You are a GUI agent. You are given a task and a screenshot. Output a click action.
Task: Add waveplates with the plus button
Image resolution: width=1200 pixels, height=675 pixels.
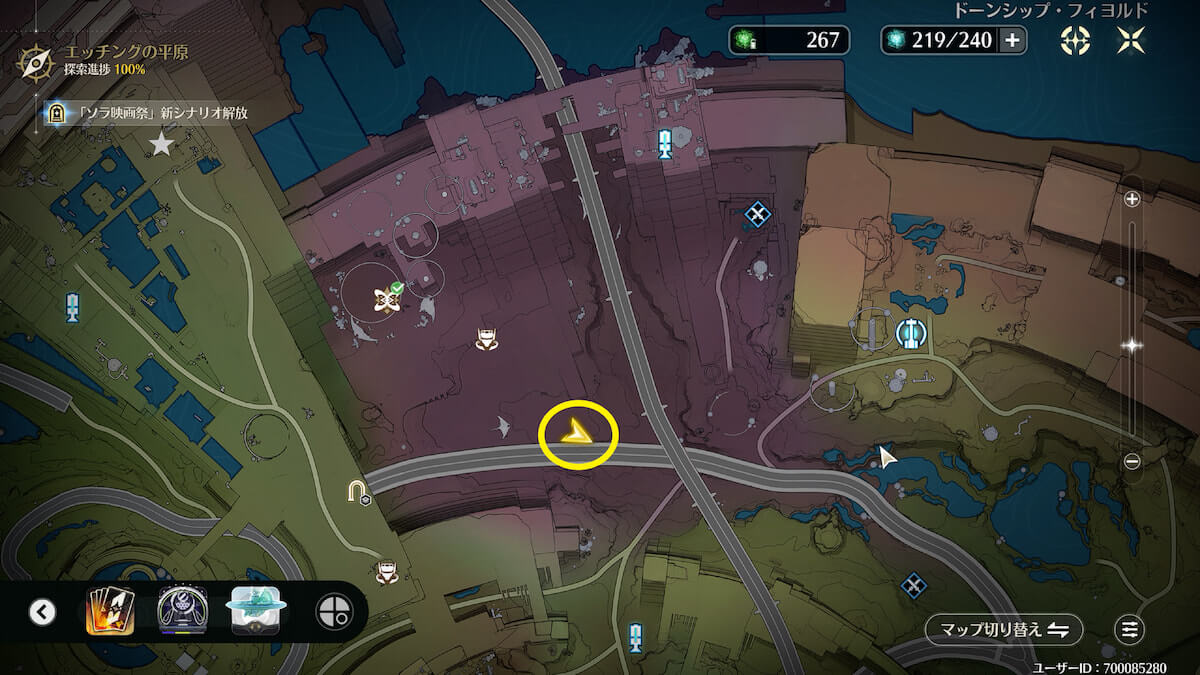click(1012, 40)
